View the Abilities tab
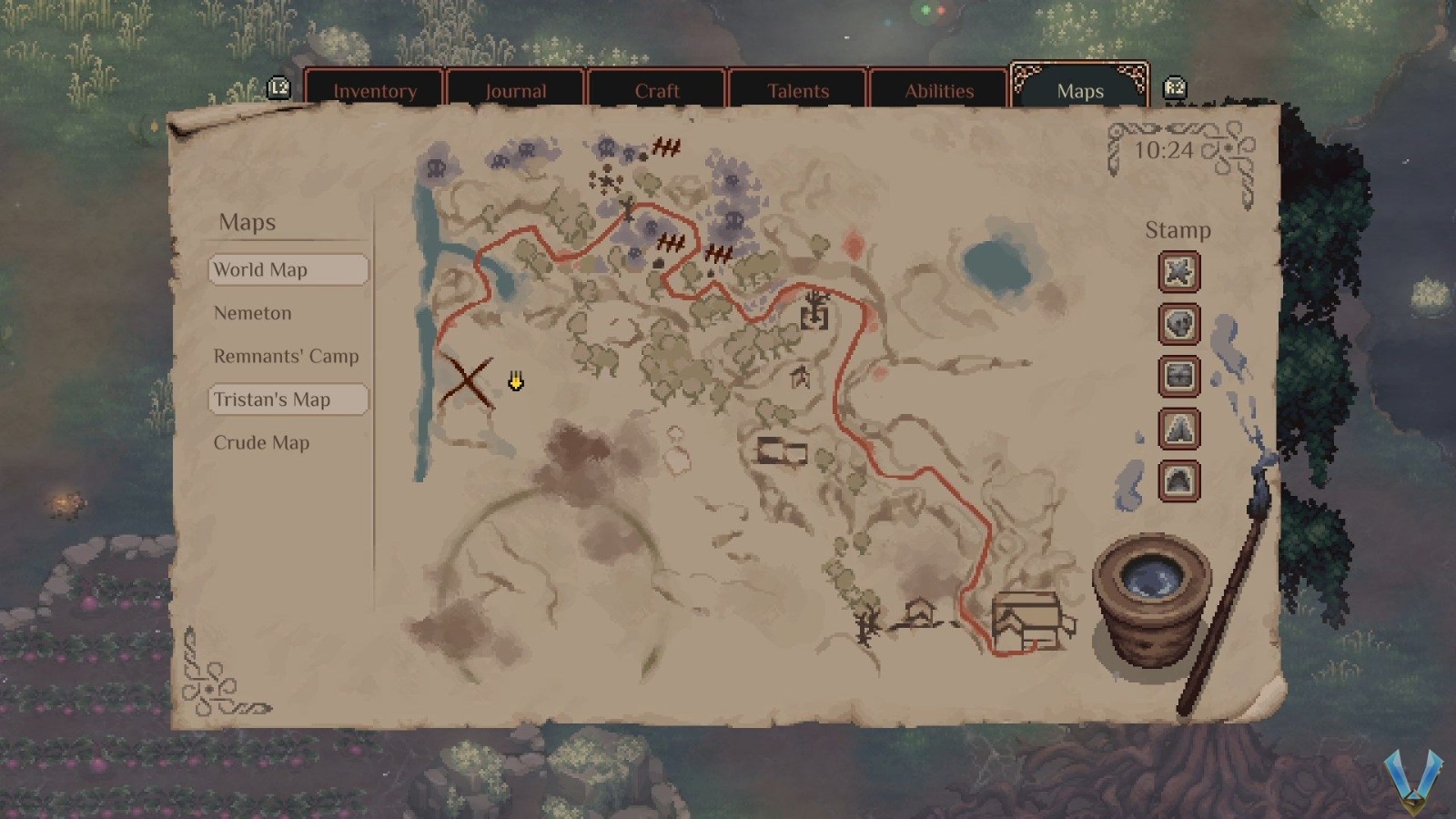Image resolution: width=1456 pixels, height=819 pixels. [x=939, y=91]
